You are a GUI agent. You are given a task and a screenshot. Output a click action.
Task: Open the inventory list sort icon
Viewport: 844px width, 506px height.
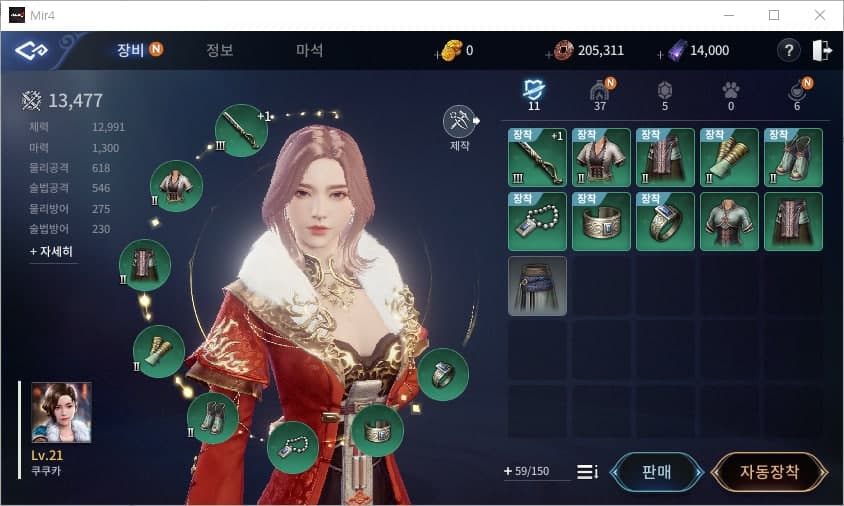[587, 472]
